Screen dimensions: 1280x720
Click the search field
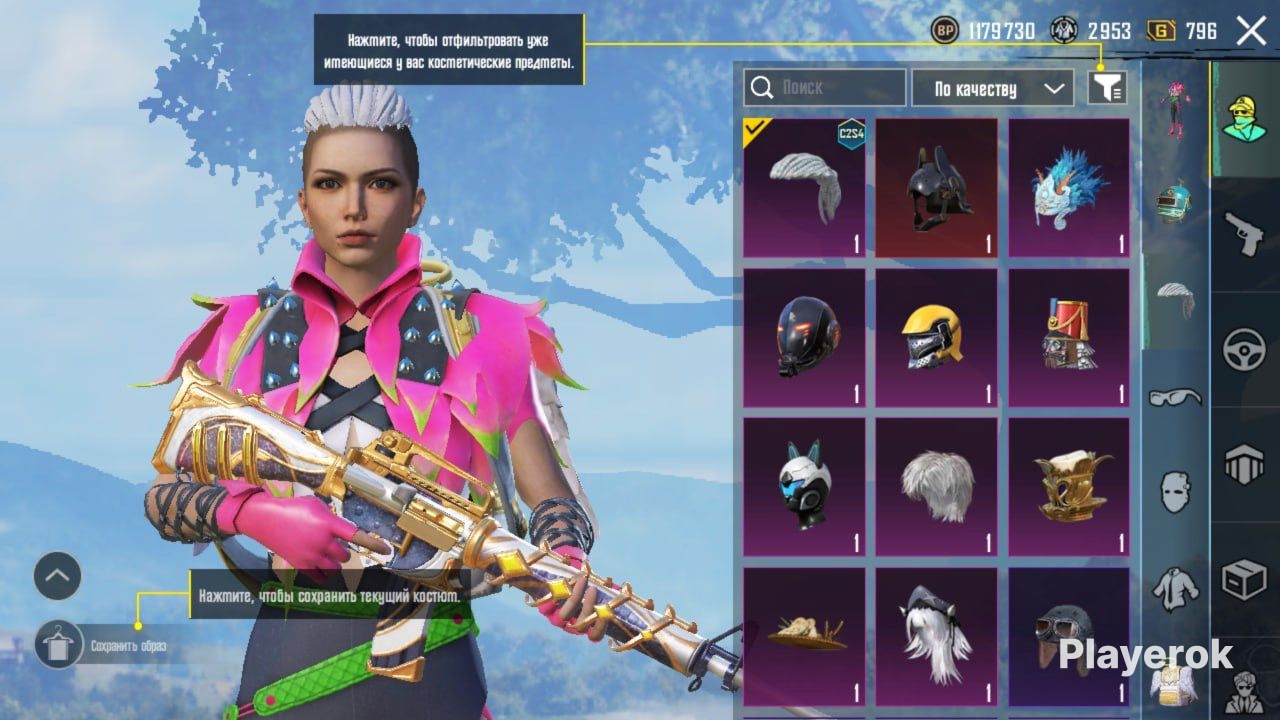(x=826, y=88)
